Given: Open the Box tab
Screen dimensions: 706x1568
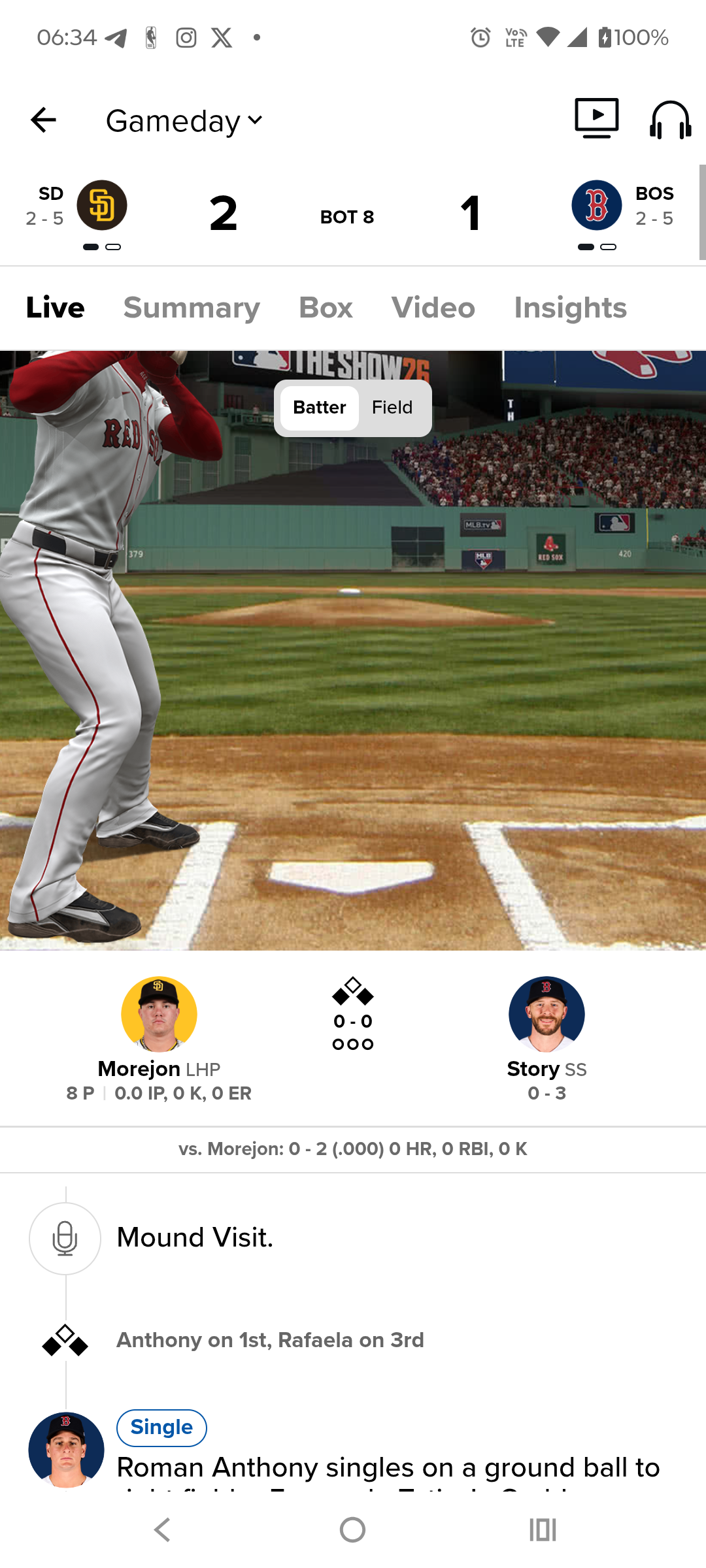Looking at the screenshot, I should click(326, 308).
